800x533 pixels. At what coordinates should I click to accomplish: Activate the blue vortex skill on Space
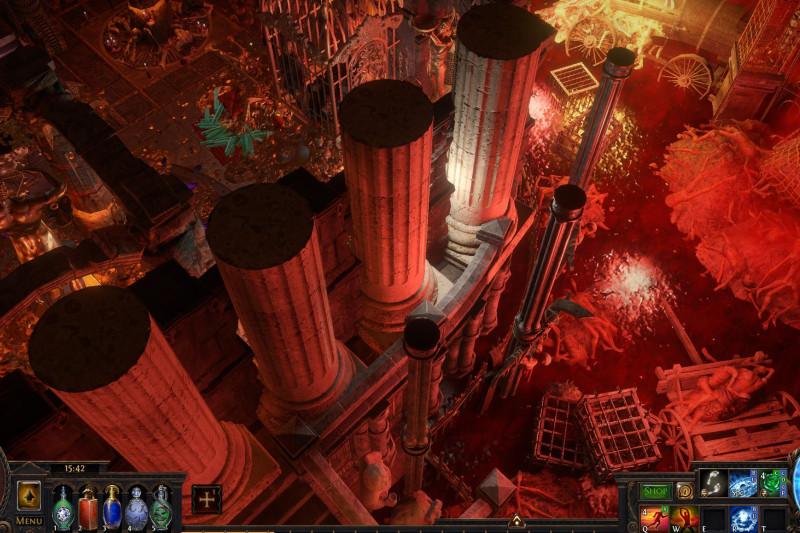tap(743, 484)
